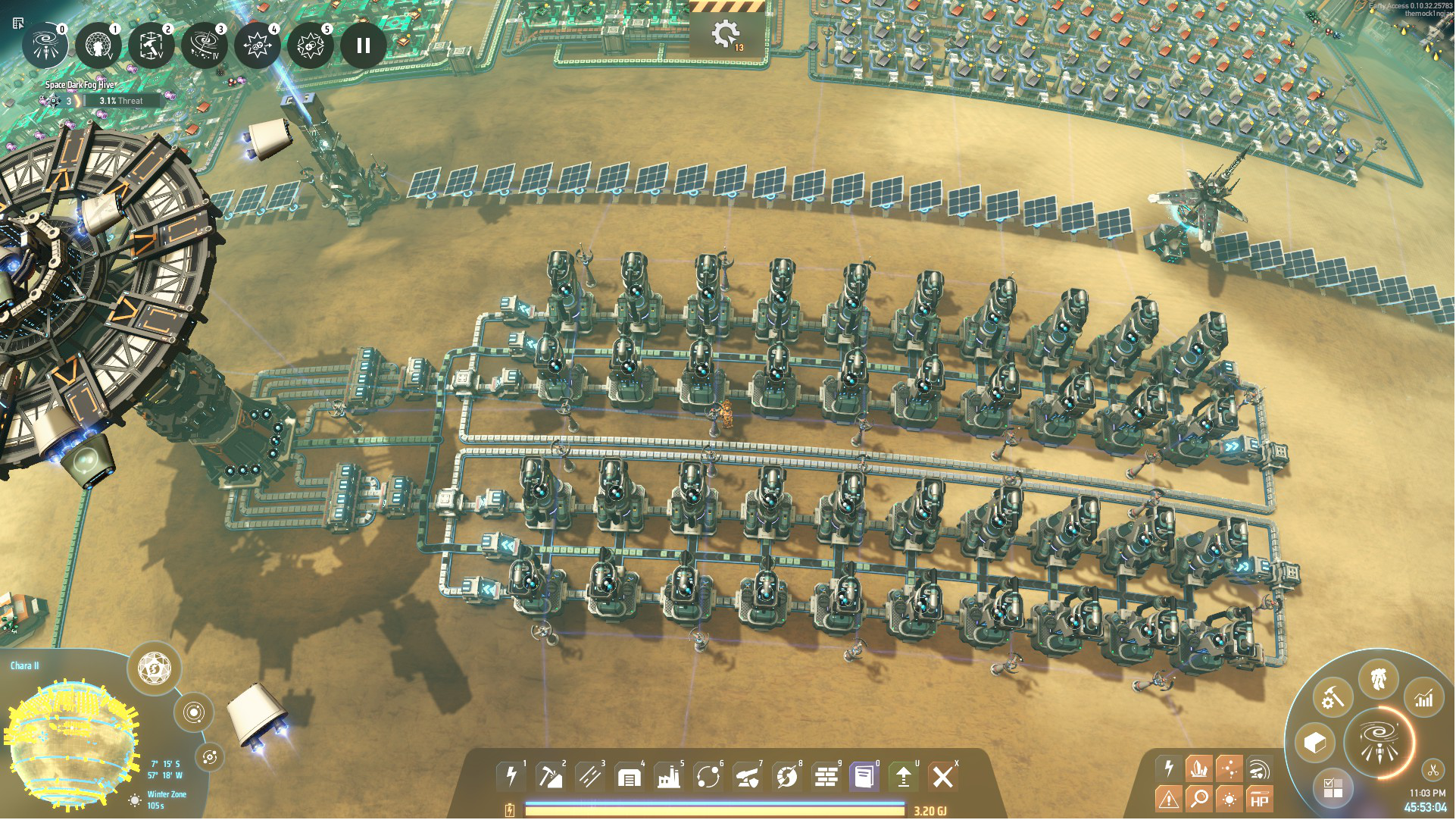Select the Gathering build category with pickaxe
This screenshot has width=1456, height=820.
click(x=551, y=776)
